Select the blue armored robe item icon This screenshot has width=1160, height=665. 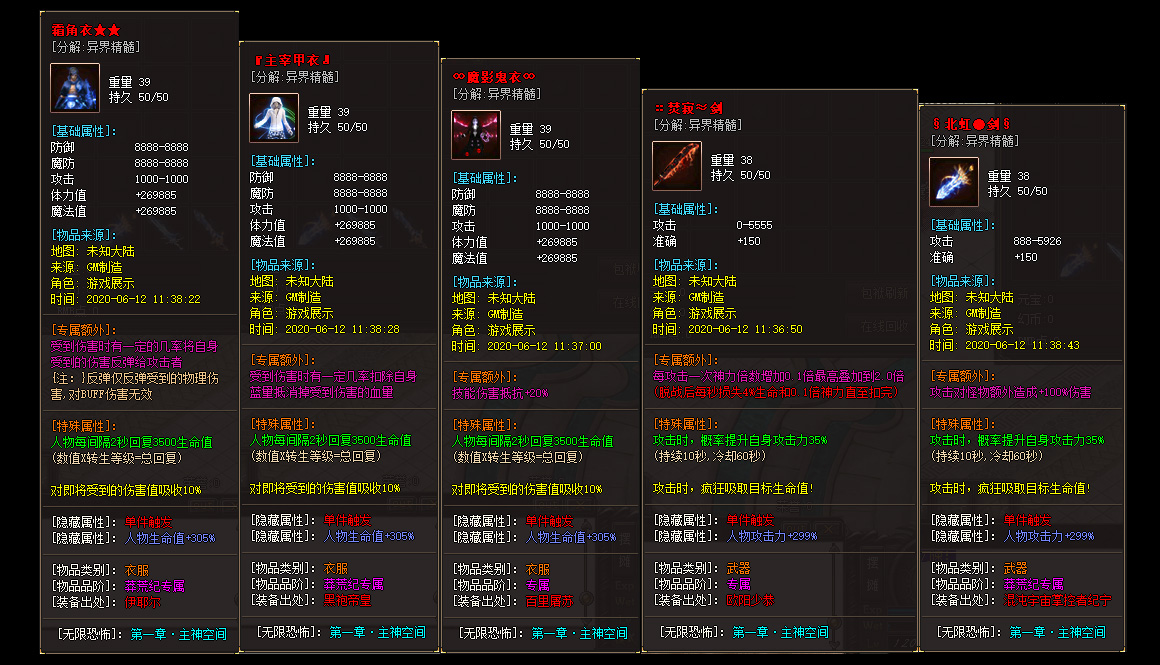point(75,88)
